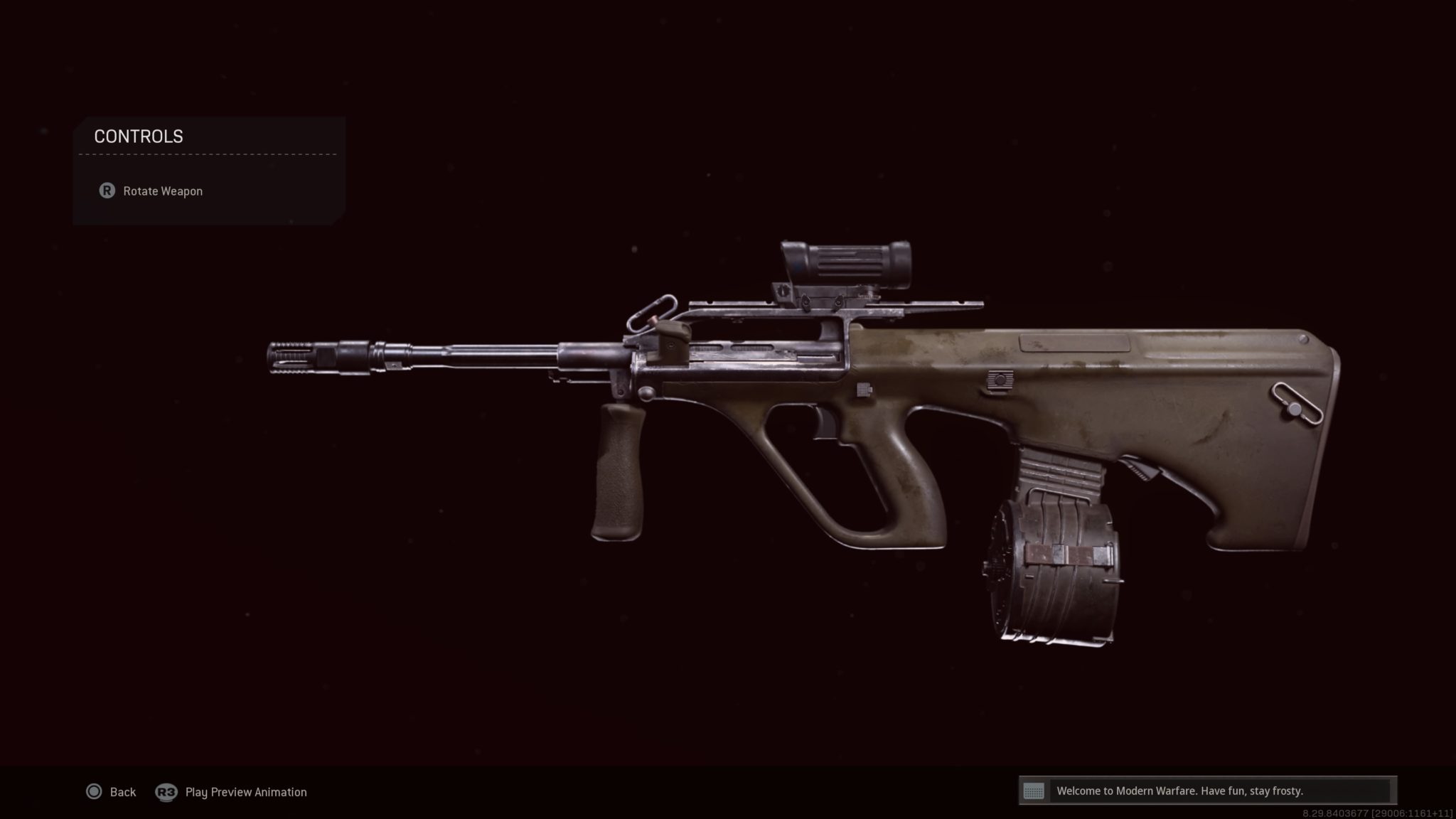1456x819 pixels.
Task: Click the CONTROLS panel header
Action: 139,136
